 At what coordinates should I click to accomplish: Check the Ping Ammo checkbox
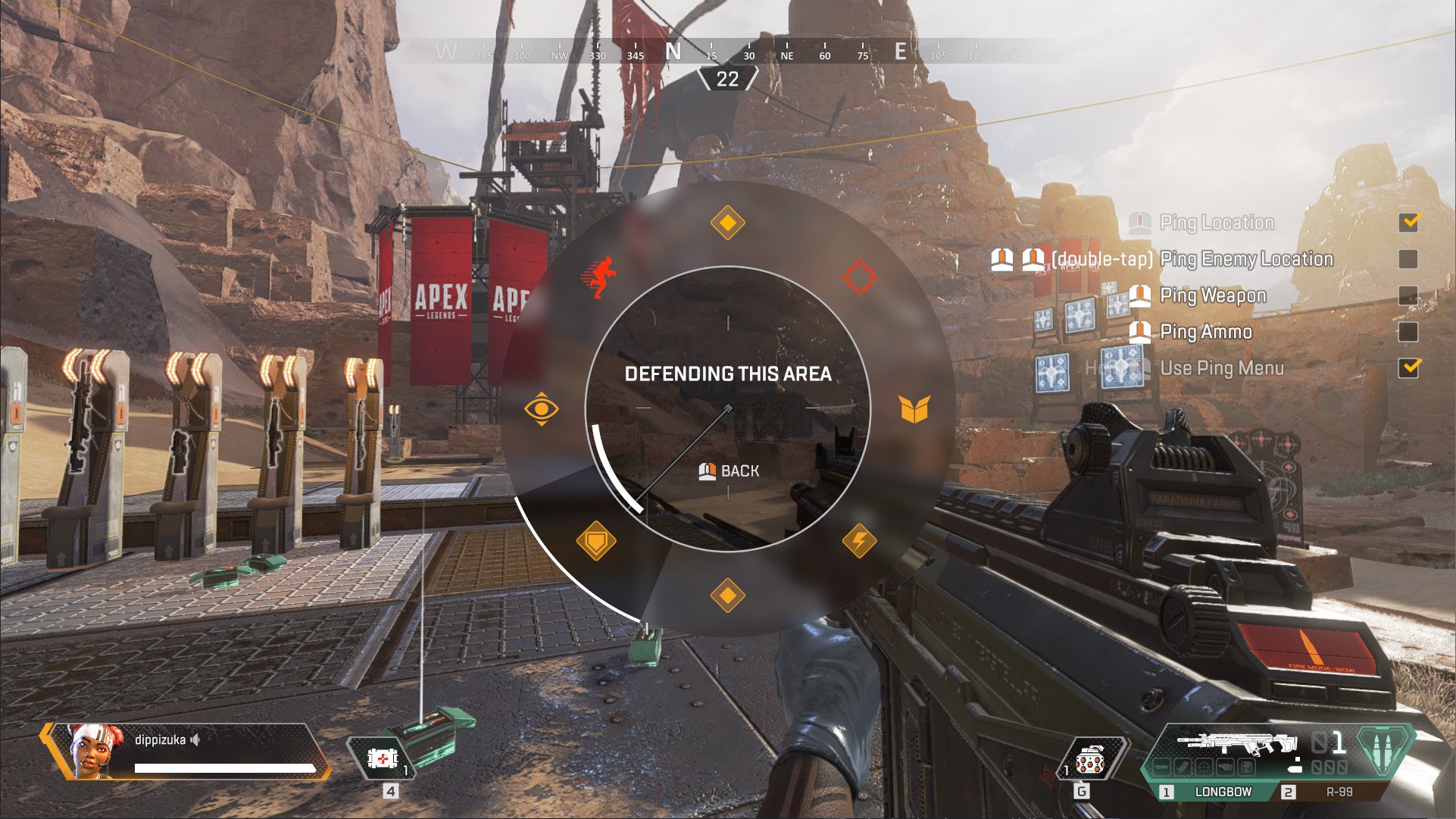click(1410, 331)
